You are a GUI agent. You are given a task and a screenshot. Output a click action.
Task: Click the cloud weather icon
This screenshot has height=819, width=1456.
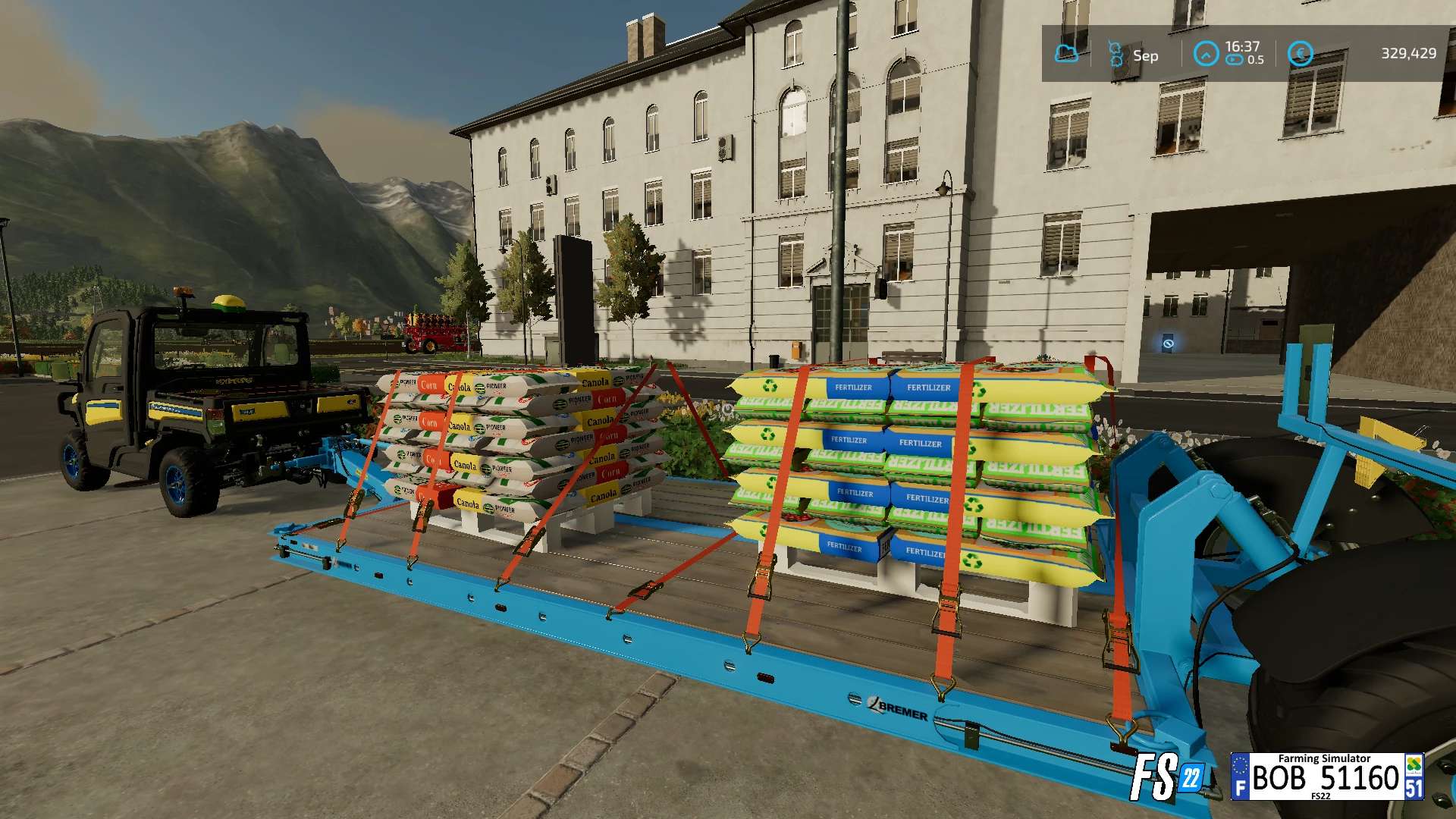pos(1066,54)
